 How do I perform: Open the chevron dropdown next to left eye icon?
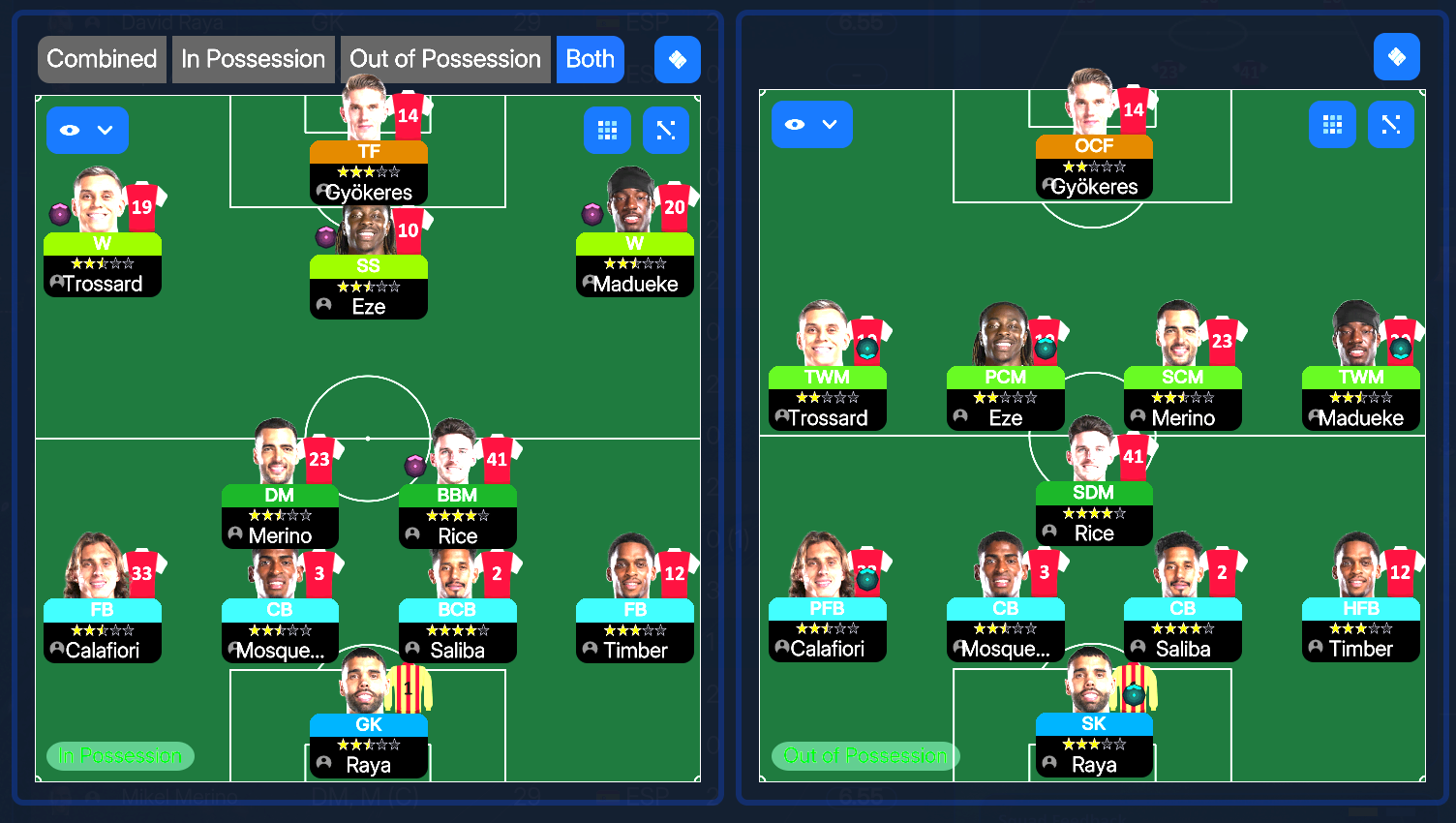[103, 130]
